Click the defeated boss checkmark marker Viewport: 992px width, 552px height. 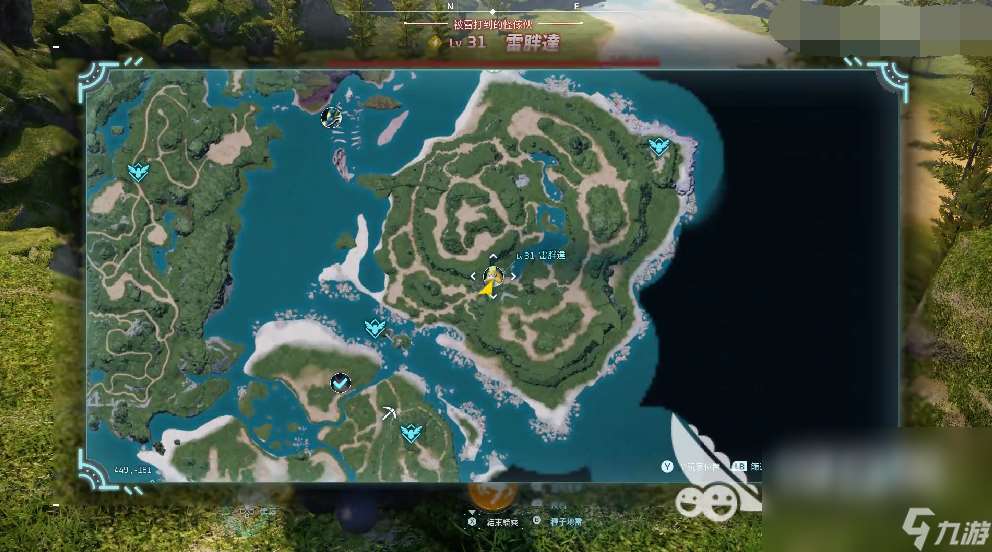coord(340,382)
